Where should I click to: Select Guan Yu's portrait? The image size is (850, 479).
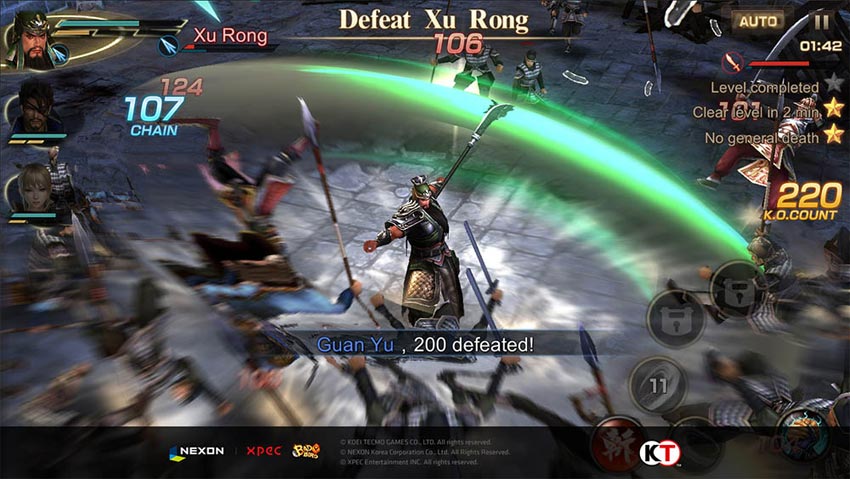coord(29,37)
